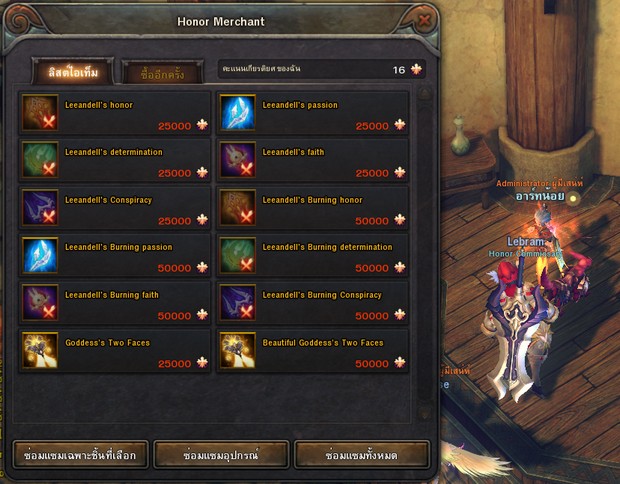This screenshot has width=620, height=484.
Task: Select Beautiful Goddess's Two Faces
Action: coord(313,350)
